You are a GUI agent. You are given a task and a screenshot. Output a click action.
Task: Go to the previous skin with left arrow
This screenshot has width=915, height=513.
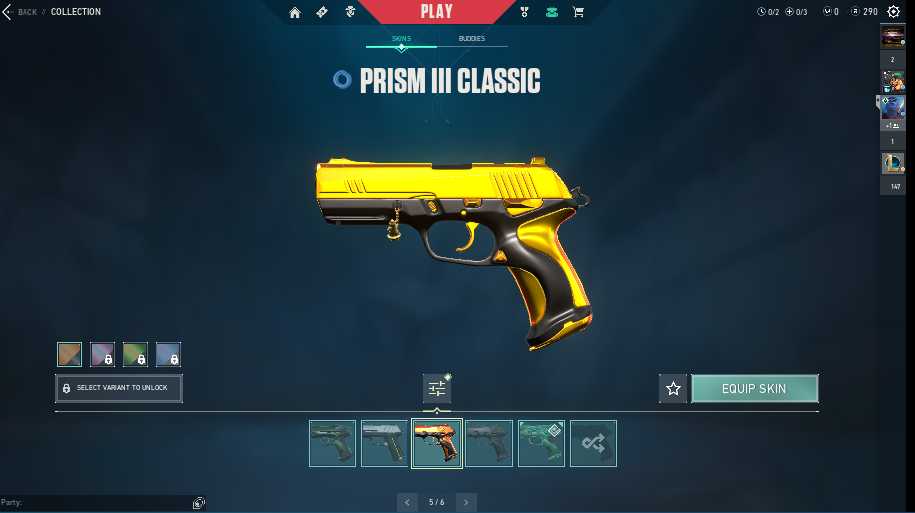tap(407, 502)
